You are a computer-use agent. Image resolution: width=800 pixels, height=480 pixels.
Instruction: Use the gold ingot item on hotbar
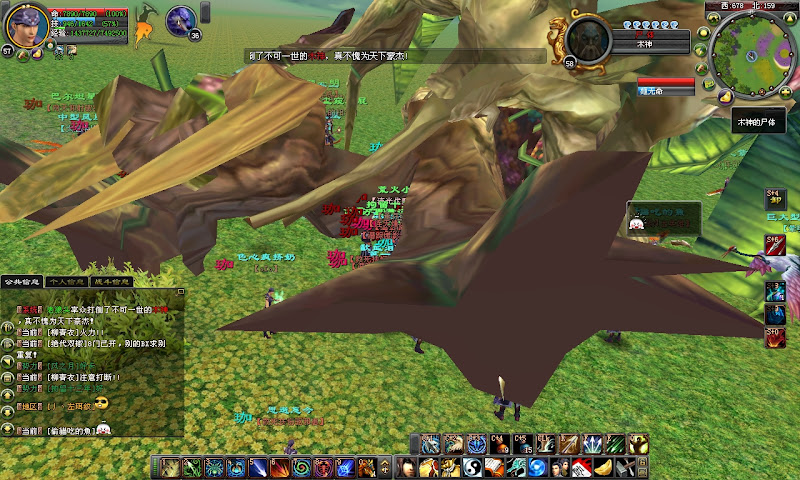[x=603, y=467]
